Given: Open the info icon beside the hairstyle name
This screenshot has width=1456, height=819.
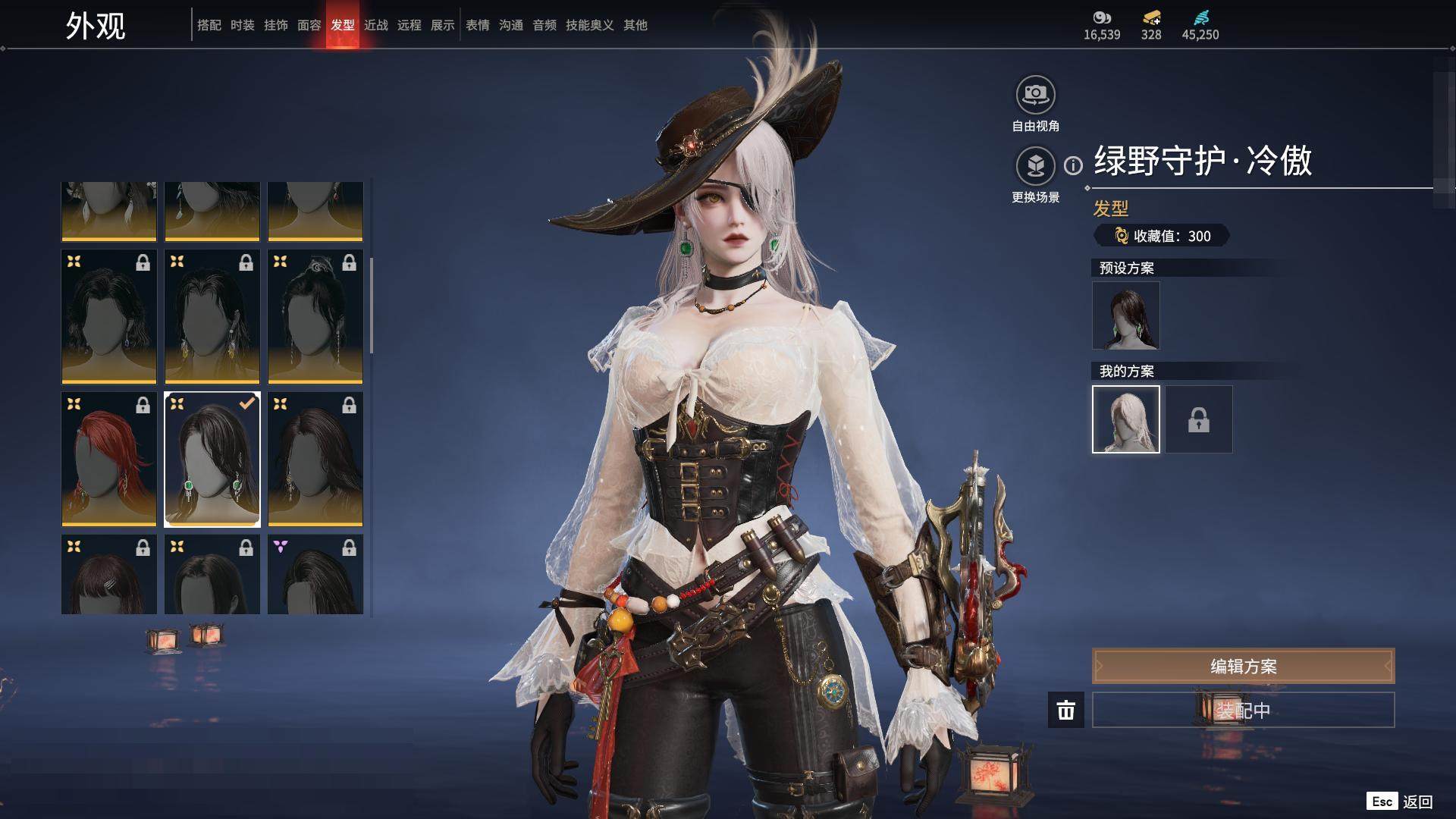Looking at the screenshot, I should pyautogui.click(x=1073, y=165).
